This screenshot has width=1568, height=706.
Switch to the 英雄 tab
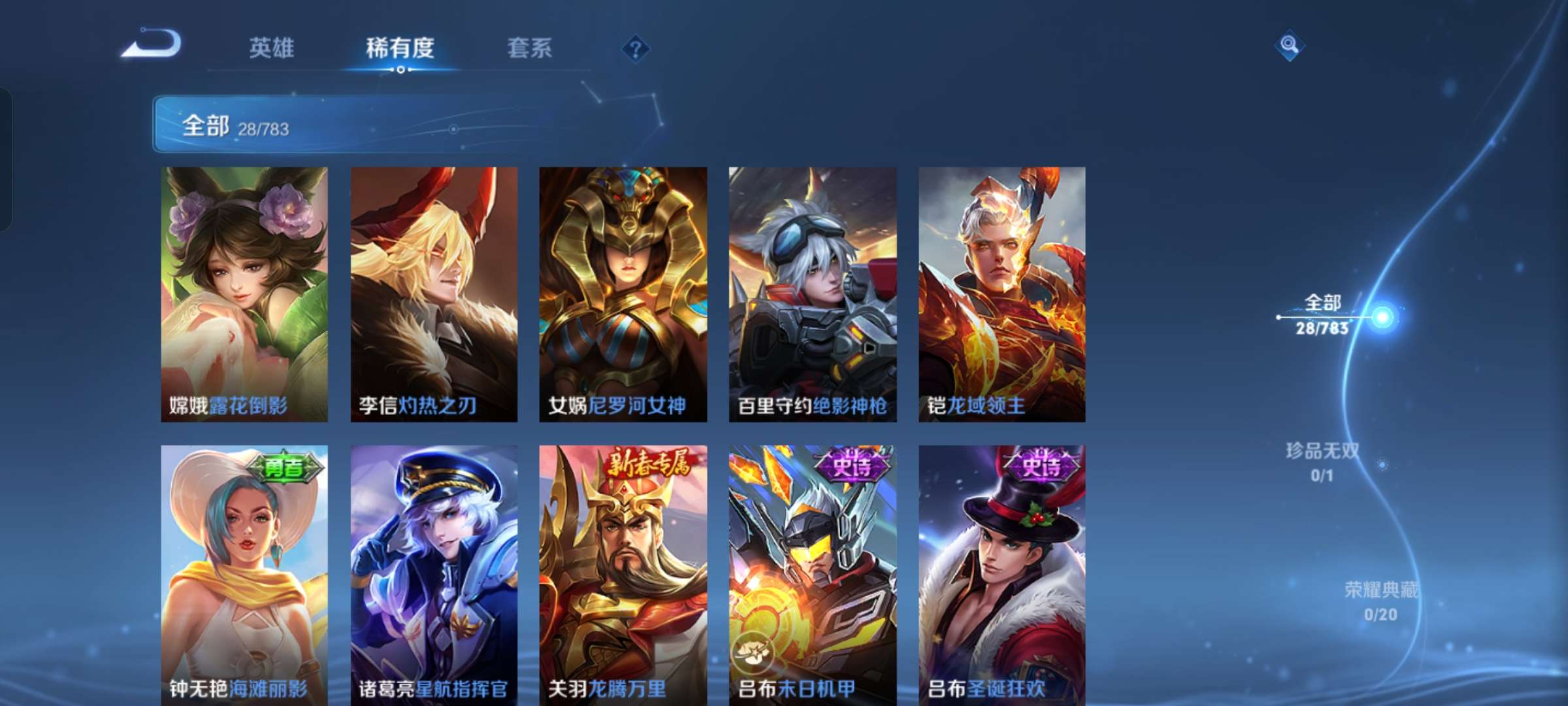click(x=272, y=47)
